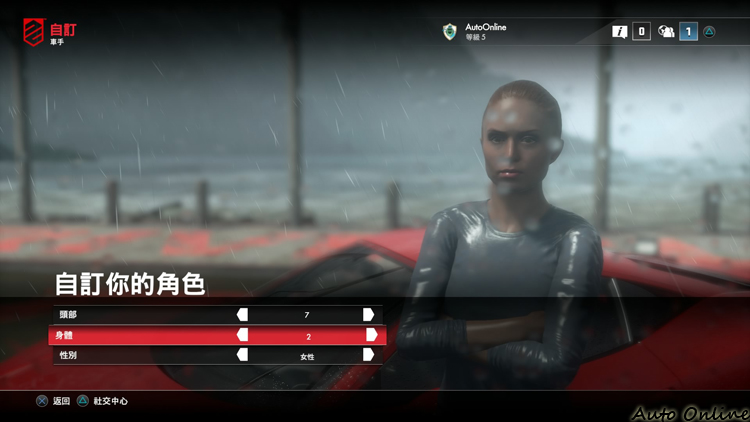Open the challenges notification icon

[x=667, y=32]
